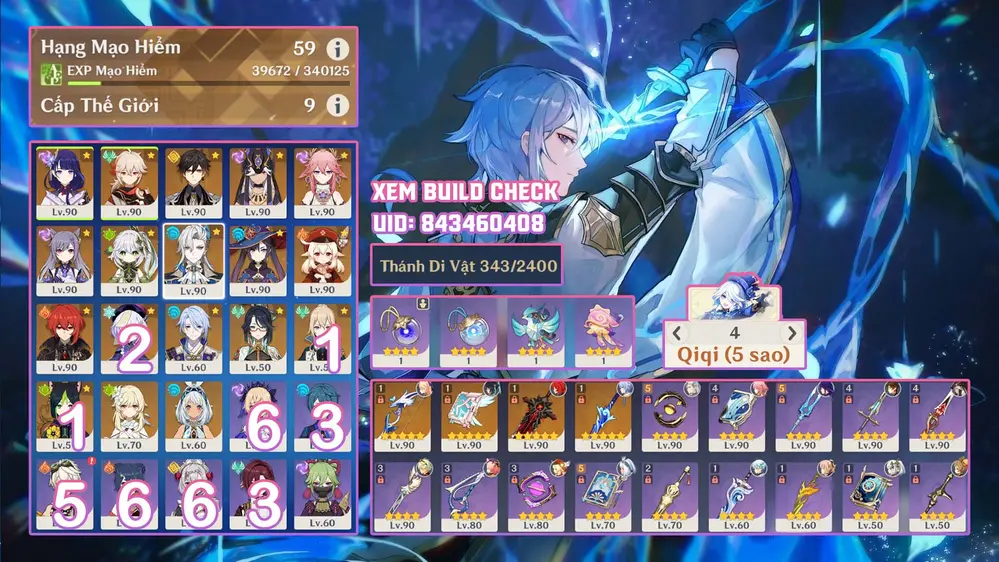The width and height of the screenshot is (999, 562).
Task: Open Klee's character tile
Action: [x=322, y=259]
